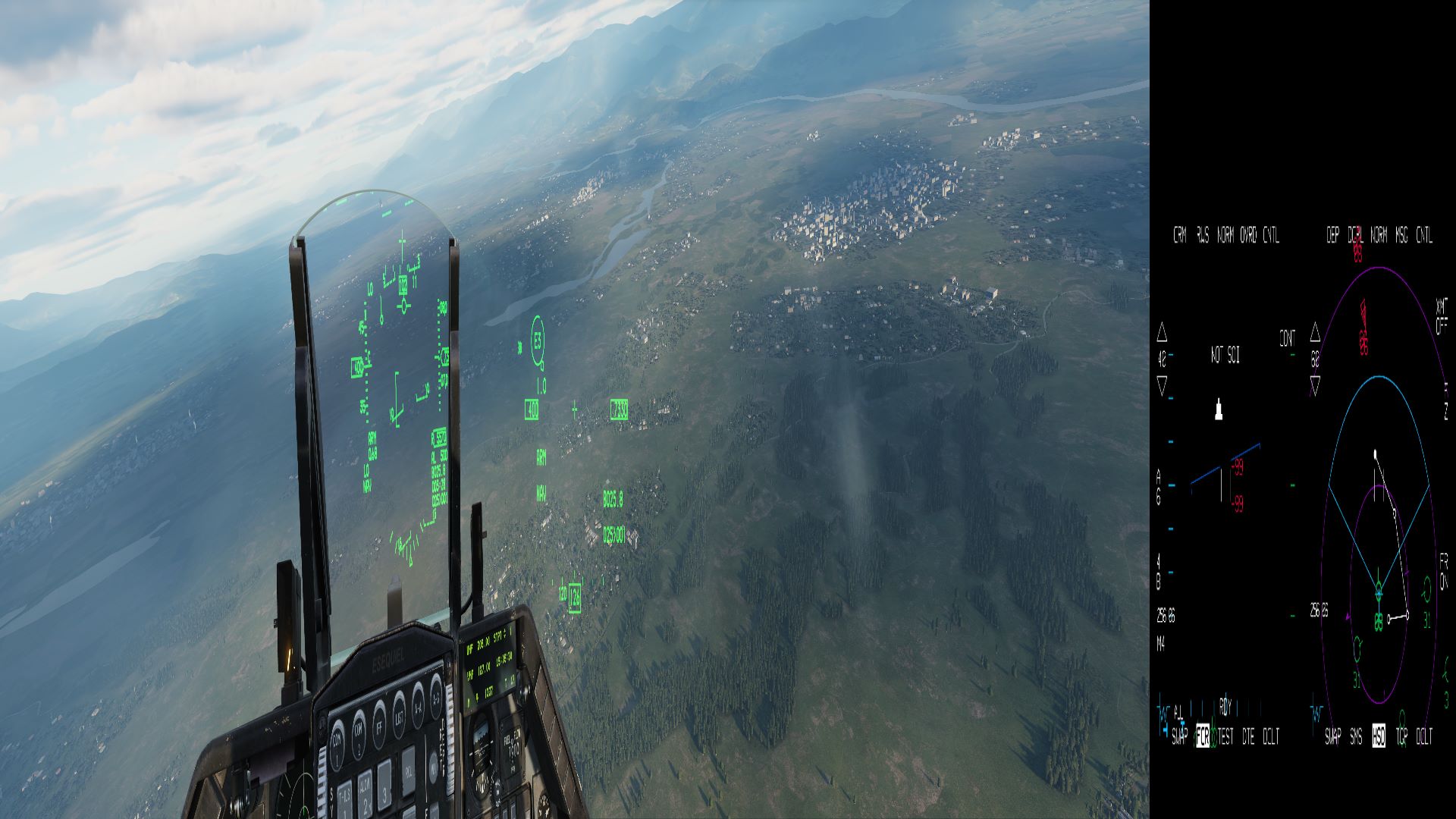The height and width of the screenshot is (819, 1456).
Task: Switch the RWS radar submode
Action: (x=1203, y=236)
